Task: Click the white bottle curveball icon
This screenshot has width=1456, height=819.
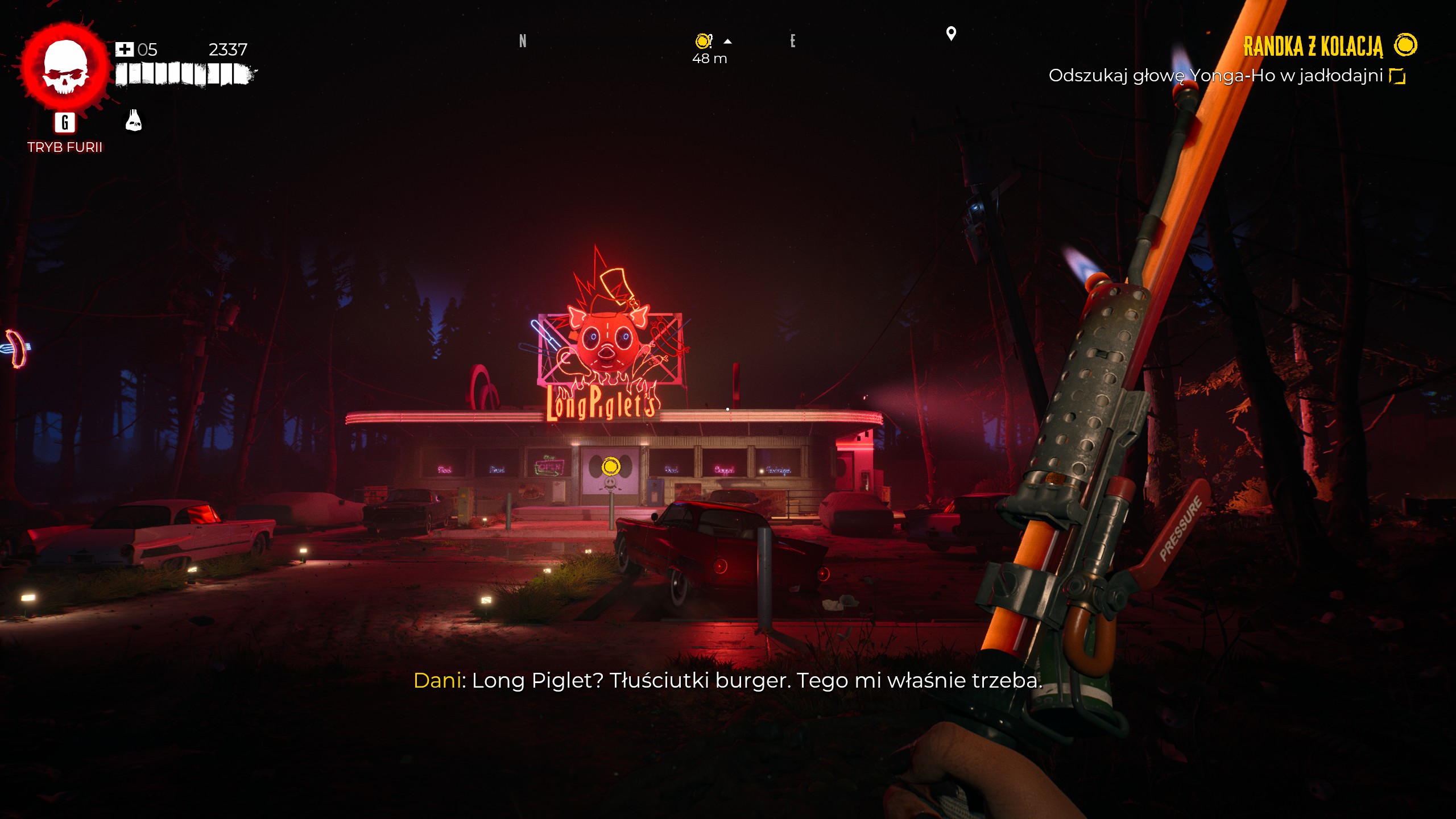Action: [134, 121]
